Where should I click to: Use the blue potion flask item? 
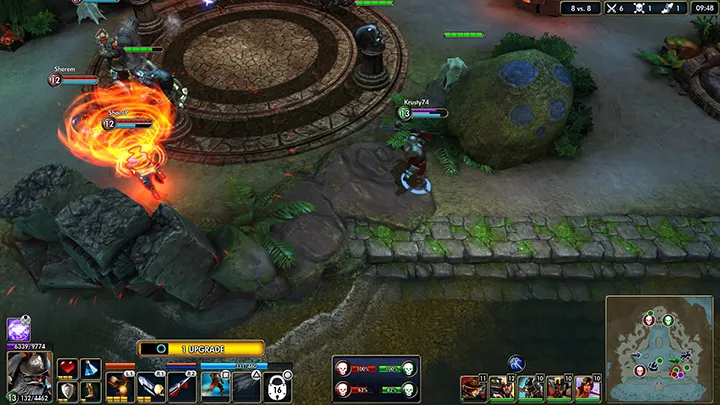pos(91,369)
